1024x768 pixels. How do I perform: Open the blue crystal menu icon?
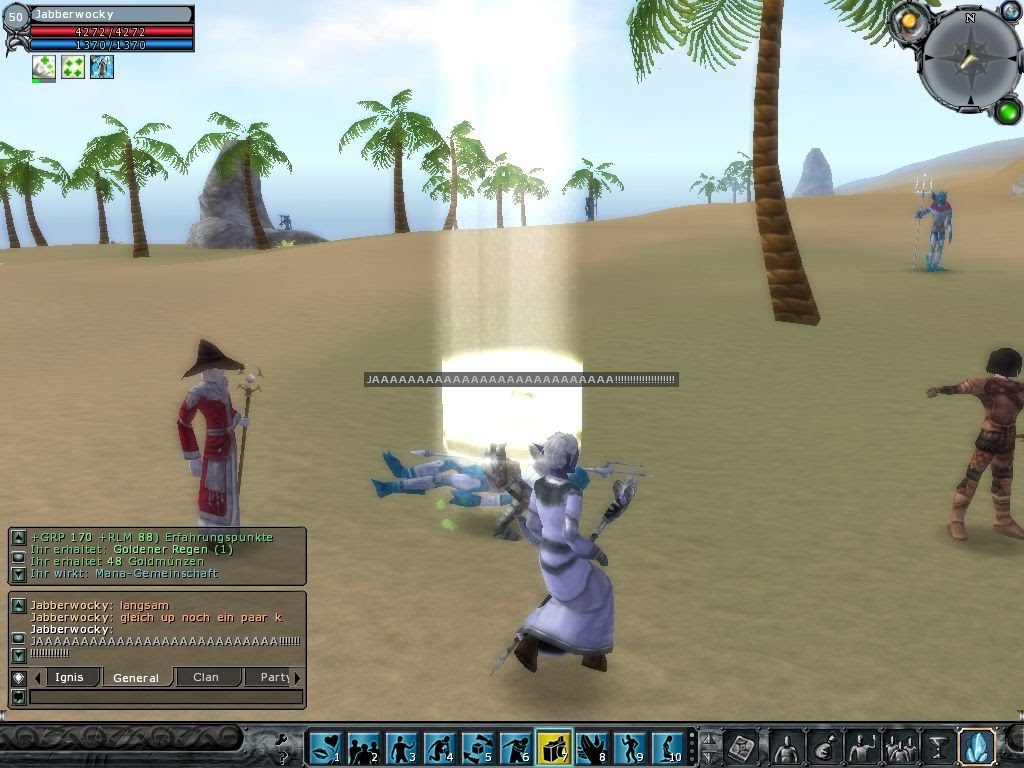pos(976,747)
